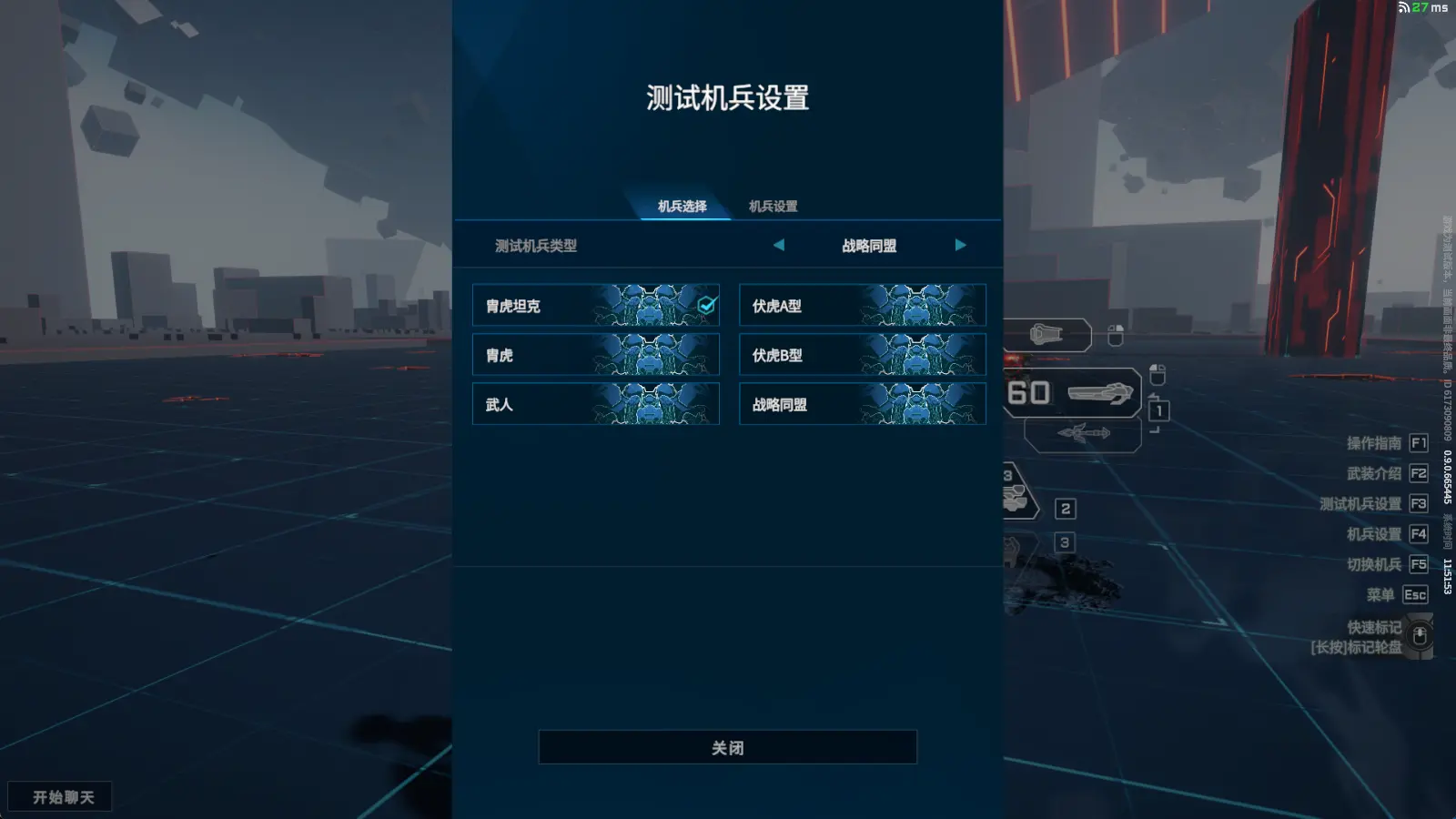
Task: Select the 青虎坦克 mech
Action: 595,306
